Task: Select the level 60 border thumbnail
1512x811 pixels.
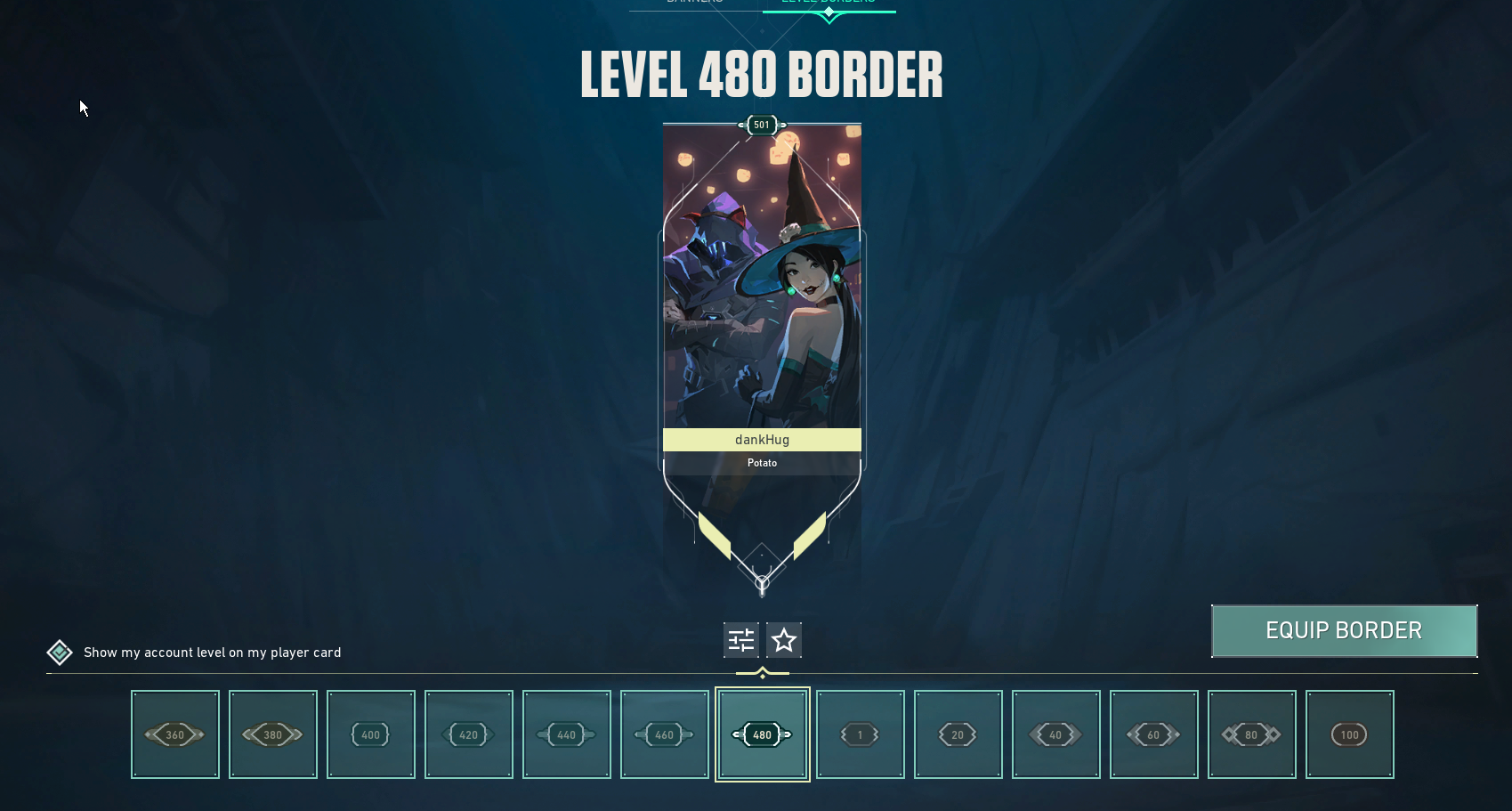Action: 1153,734
